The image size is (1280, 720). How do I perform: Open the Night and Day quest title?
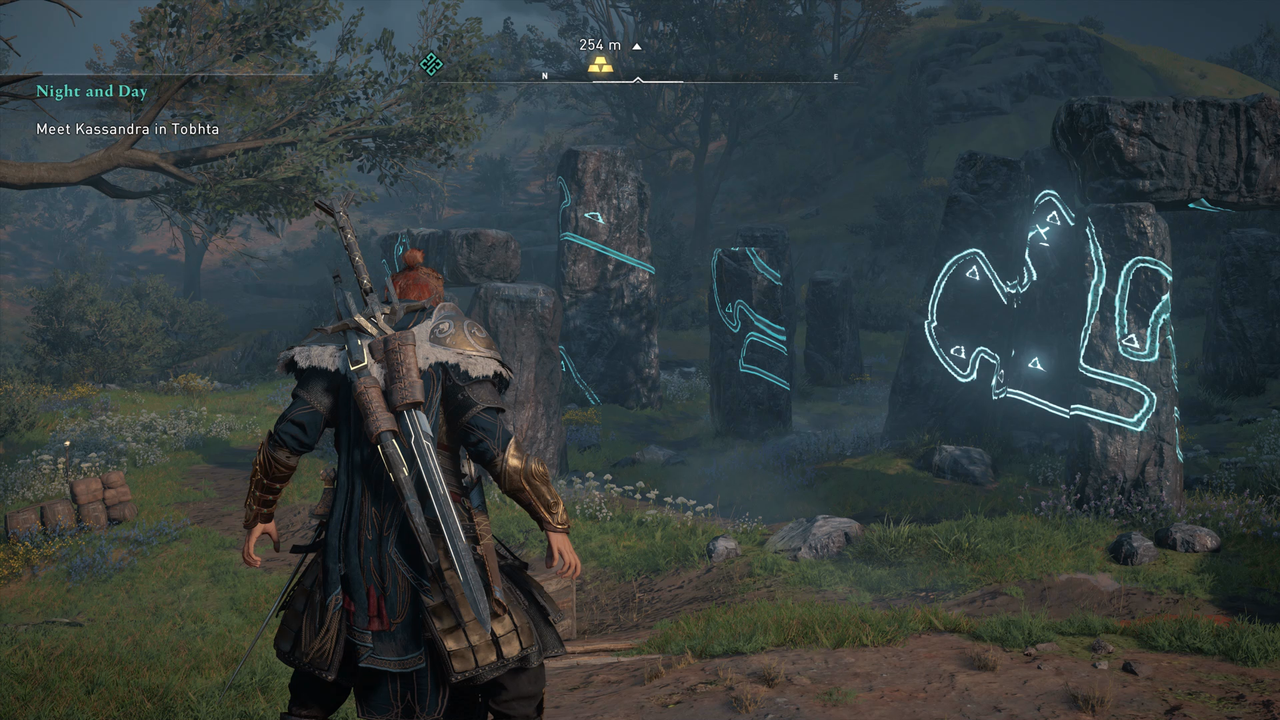click(92, 91)
